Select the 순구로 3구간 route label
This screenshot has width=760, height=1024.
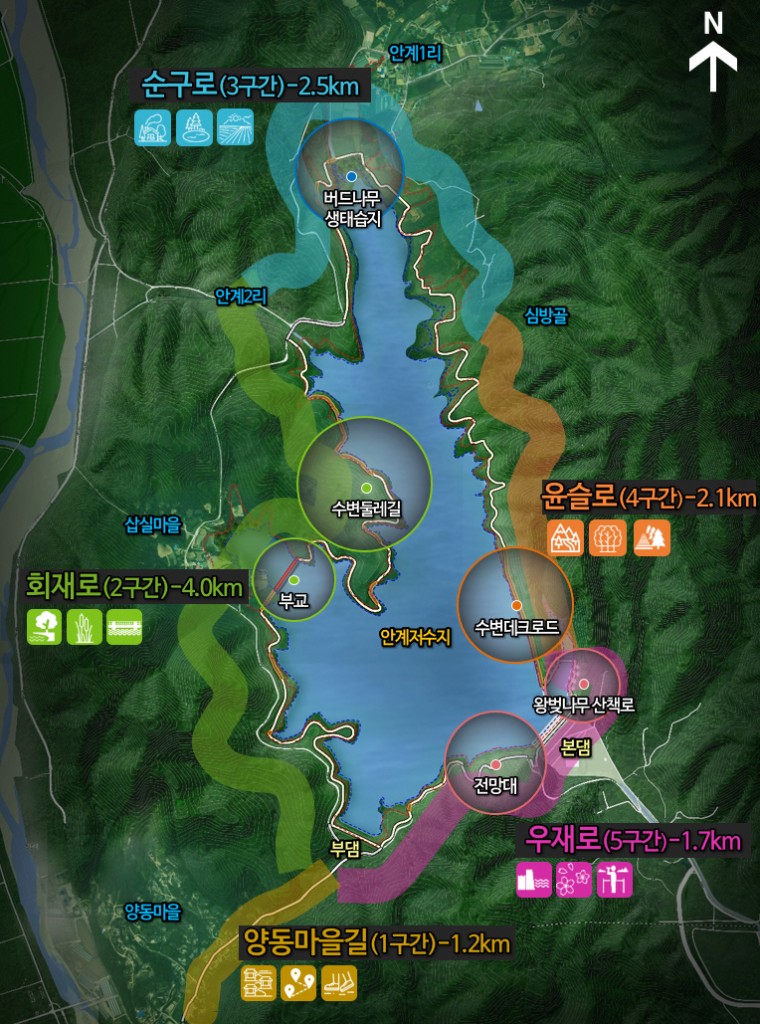250,85
